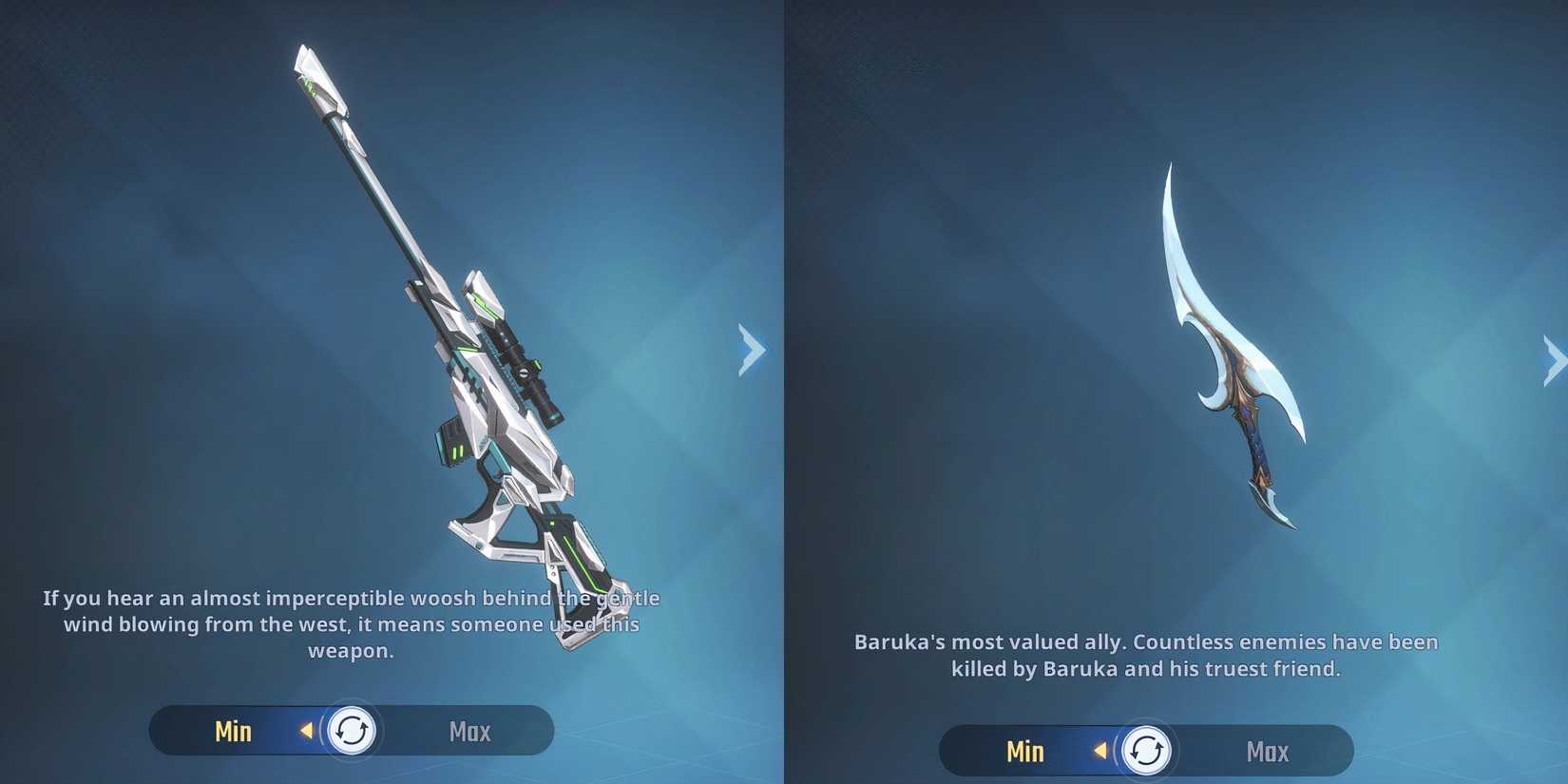Select the Min tab on the dagger's stat bar

point(1025,750)
